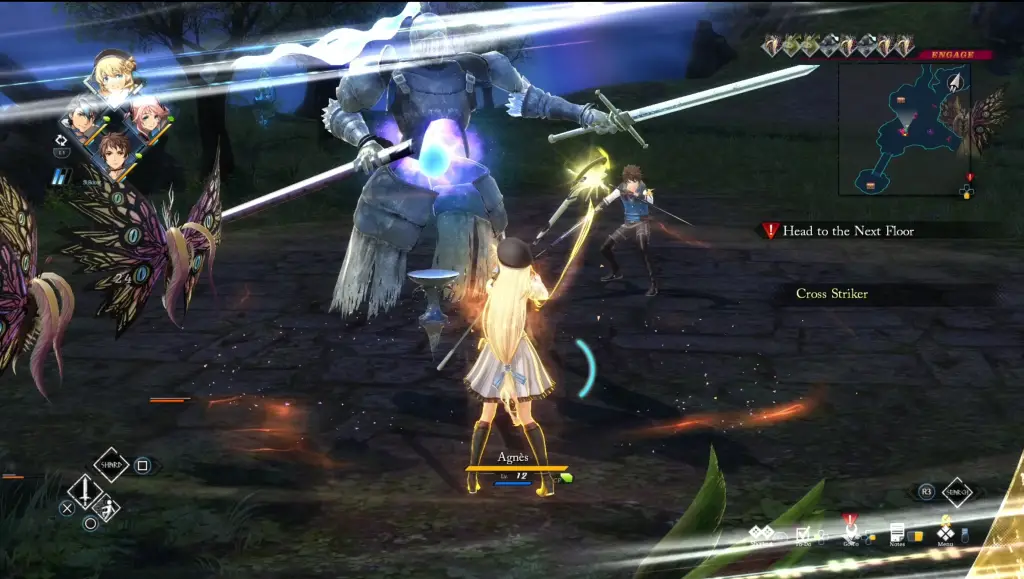
Task: Click the Sensor diamond icon
Action: (957, 492)
